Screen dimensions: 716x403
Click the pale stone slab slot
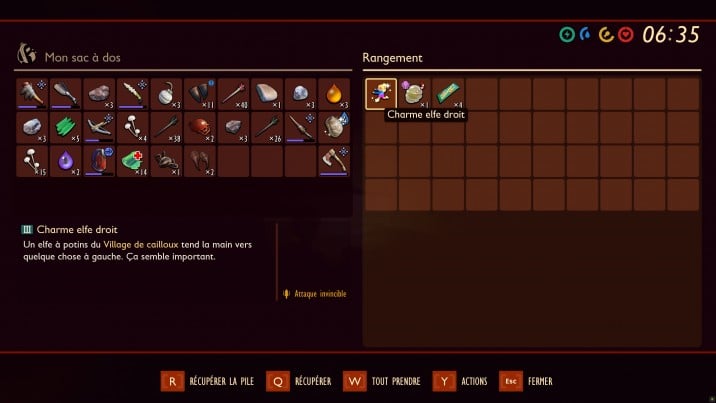(267, 94)
